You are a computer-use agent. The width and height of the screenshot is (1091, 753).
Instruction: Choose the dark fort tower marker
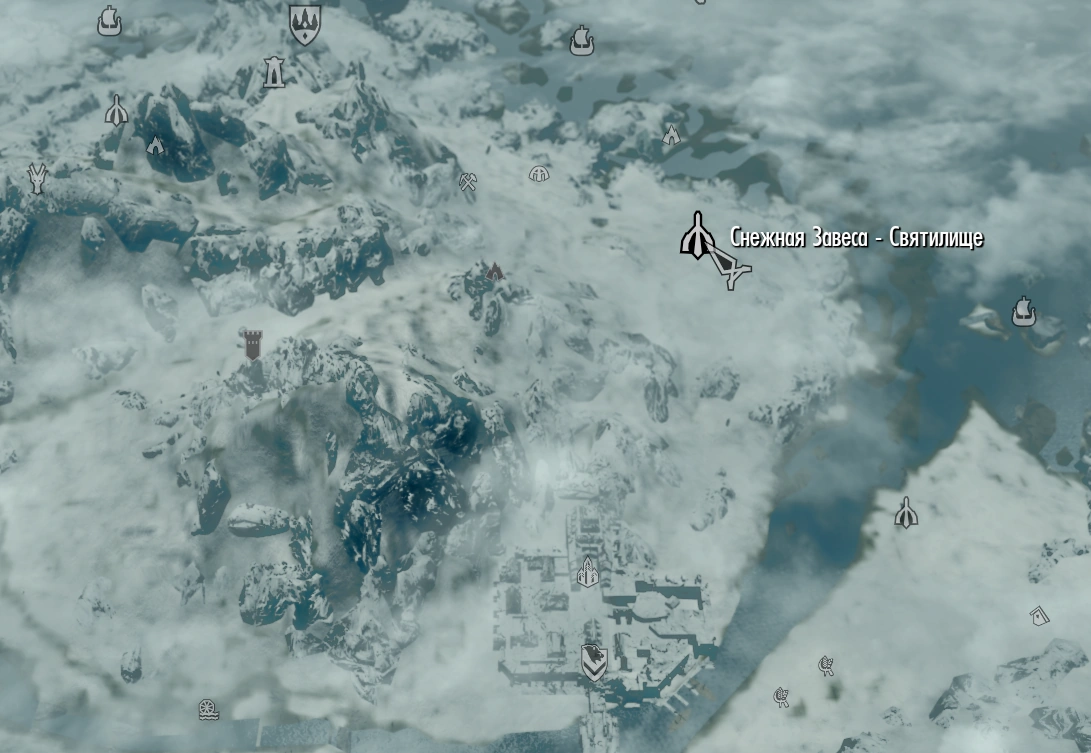point(252,344)
